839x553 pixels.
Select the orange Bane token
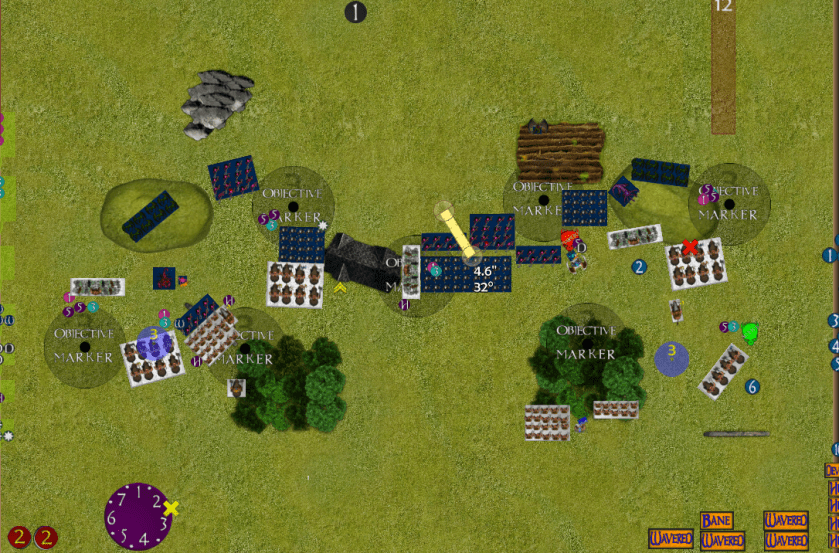(716, 521)
